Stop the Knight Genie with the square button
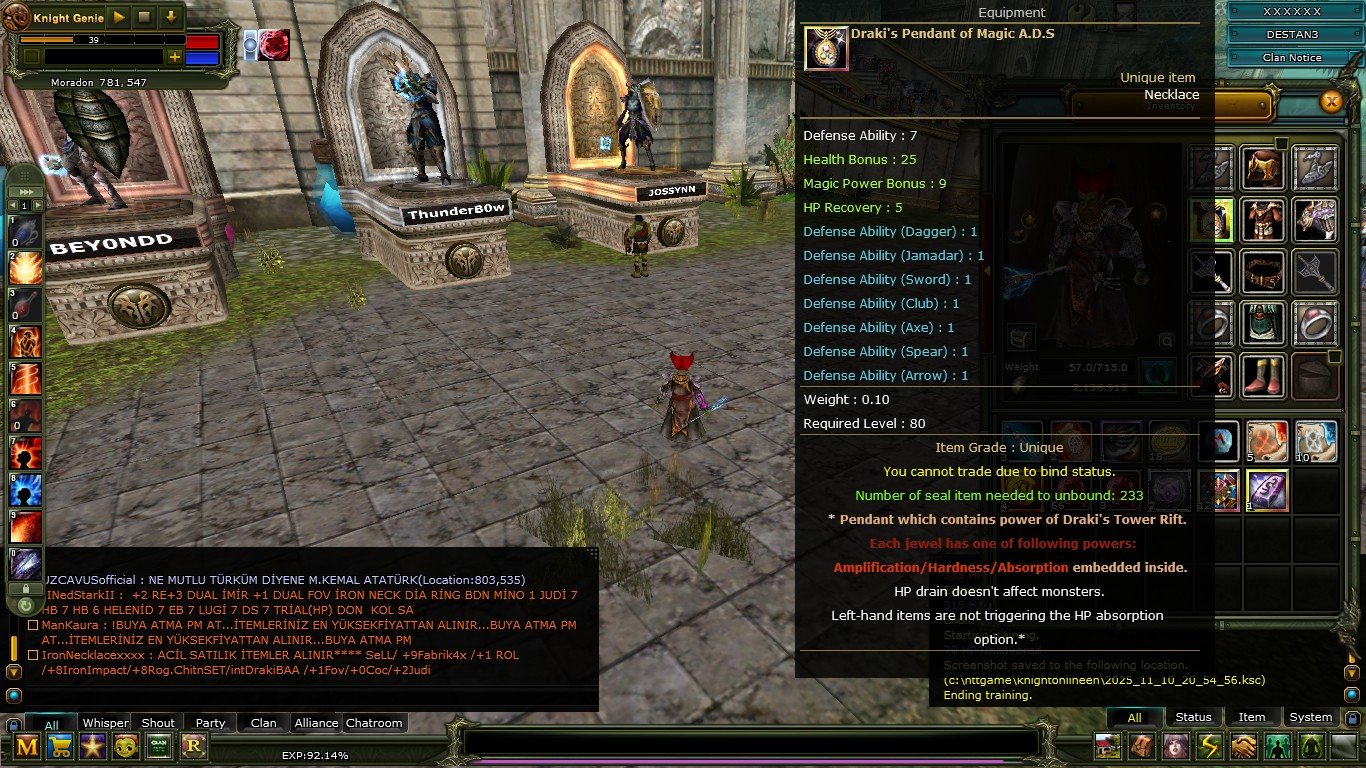The width and height of the screenshot is (1366, 768). pyautogui.click(x=144, y=17)
